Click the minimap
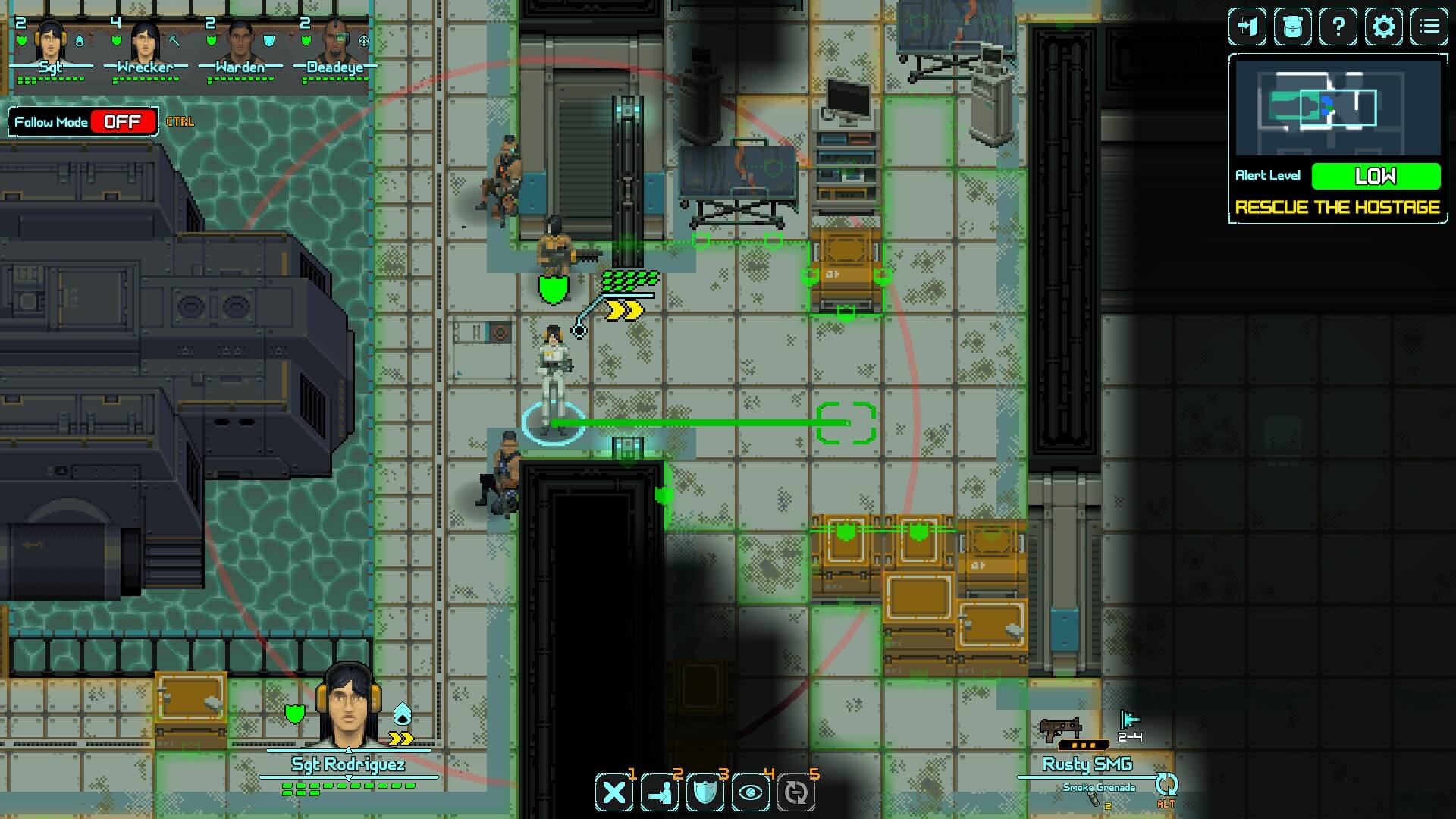1456x819 pixels. pos(1338,108)
